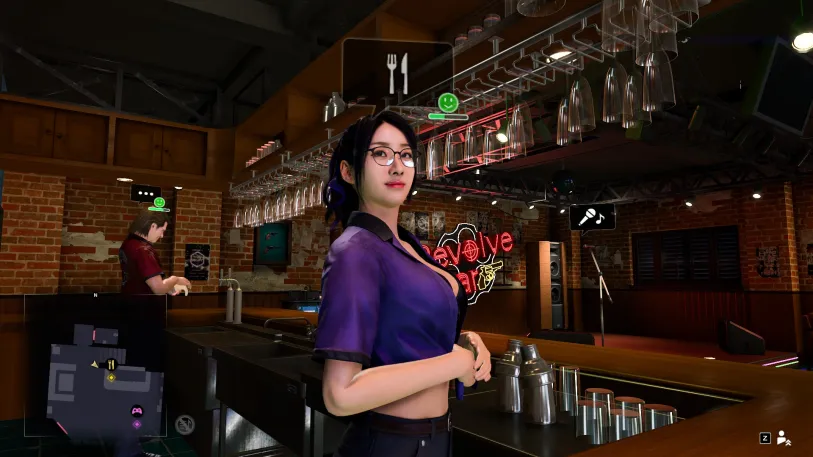Image resolution: width=813 pixels, height=457 pixels.
Task: Select the fork-and-knife dining marker on minimap
Action: [111, 364]
